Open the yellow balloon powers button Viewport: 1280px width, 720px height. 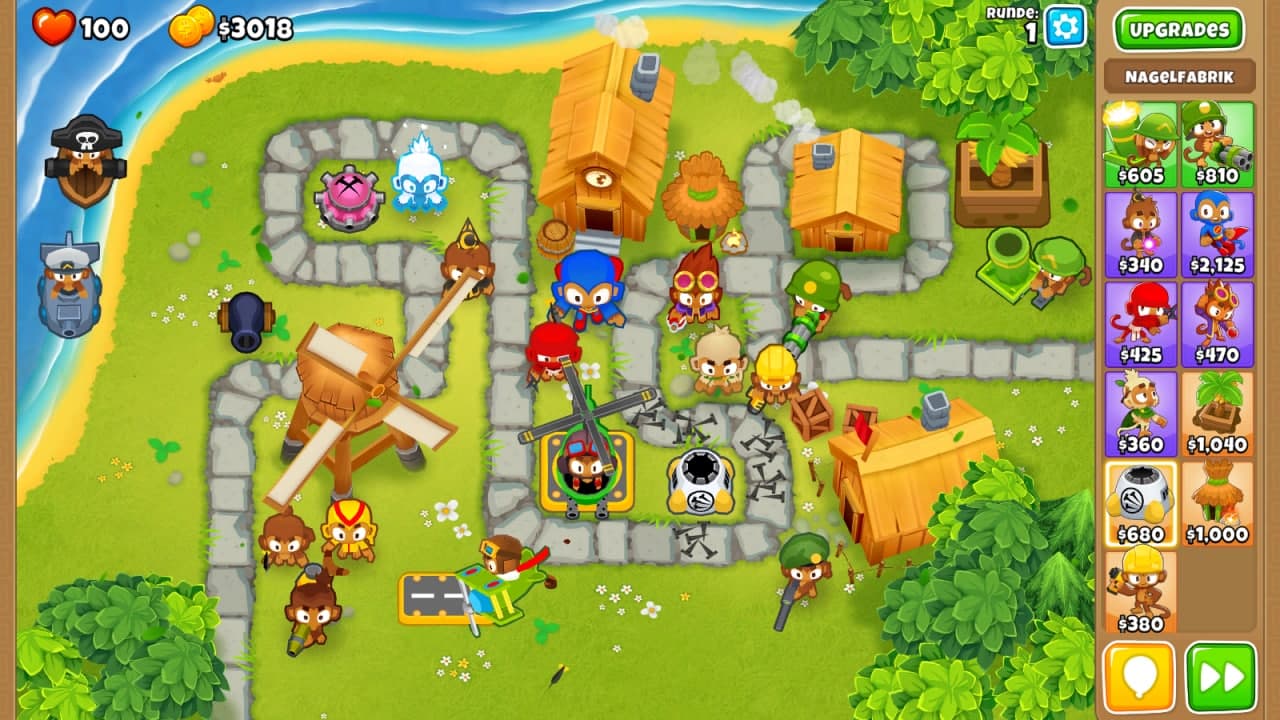[x=1139, y=677]
